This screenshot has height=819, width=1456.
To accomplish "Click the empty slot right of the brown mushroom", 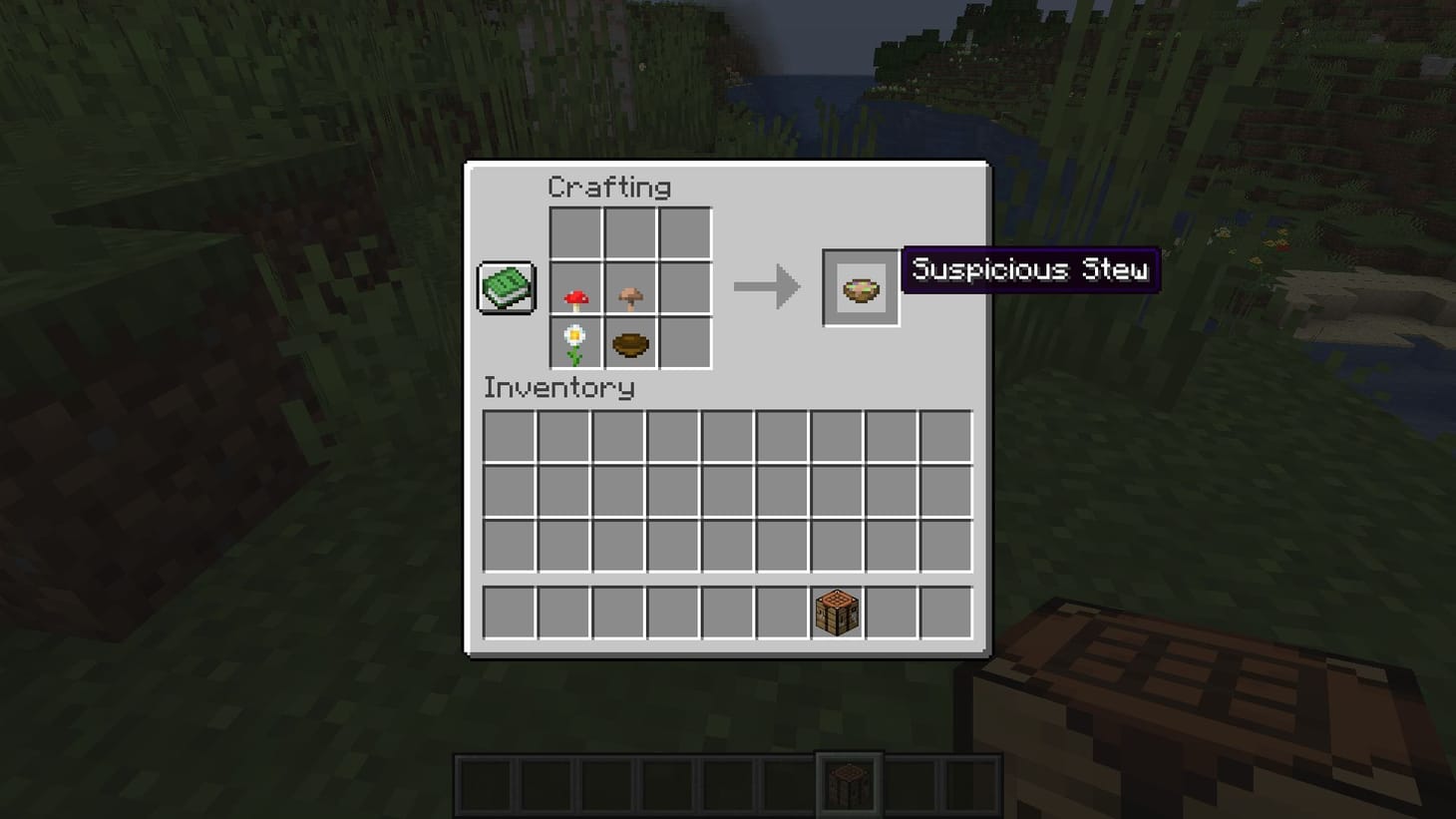I will 686,286.
